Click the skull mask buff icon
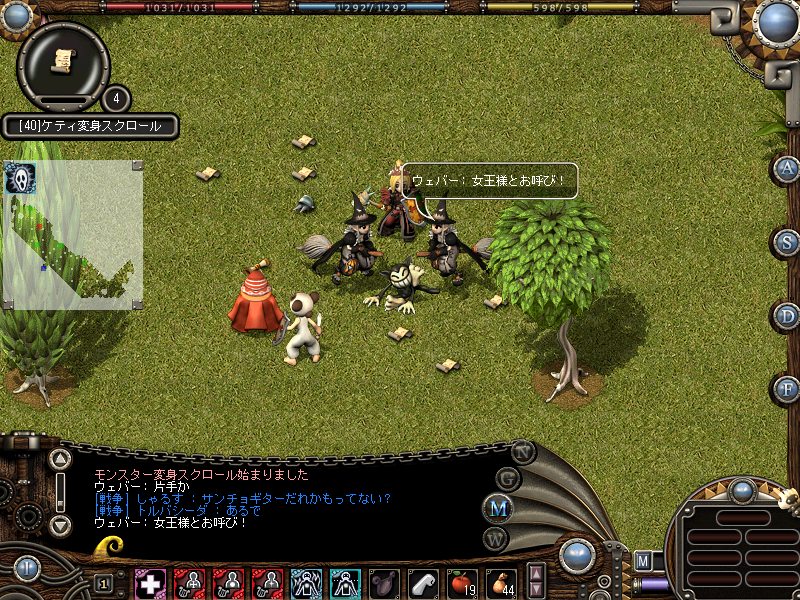Image resolution: width=800 pixels, height=600 pixels. tap(17, 178)
